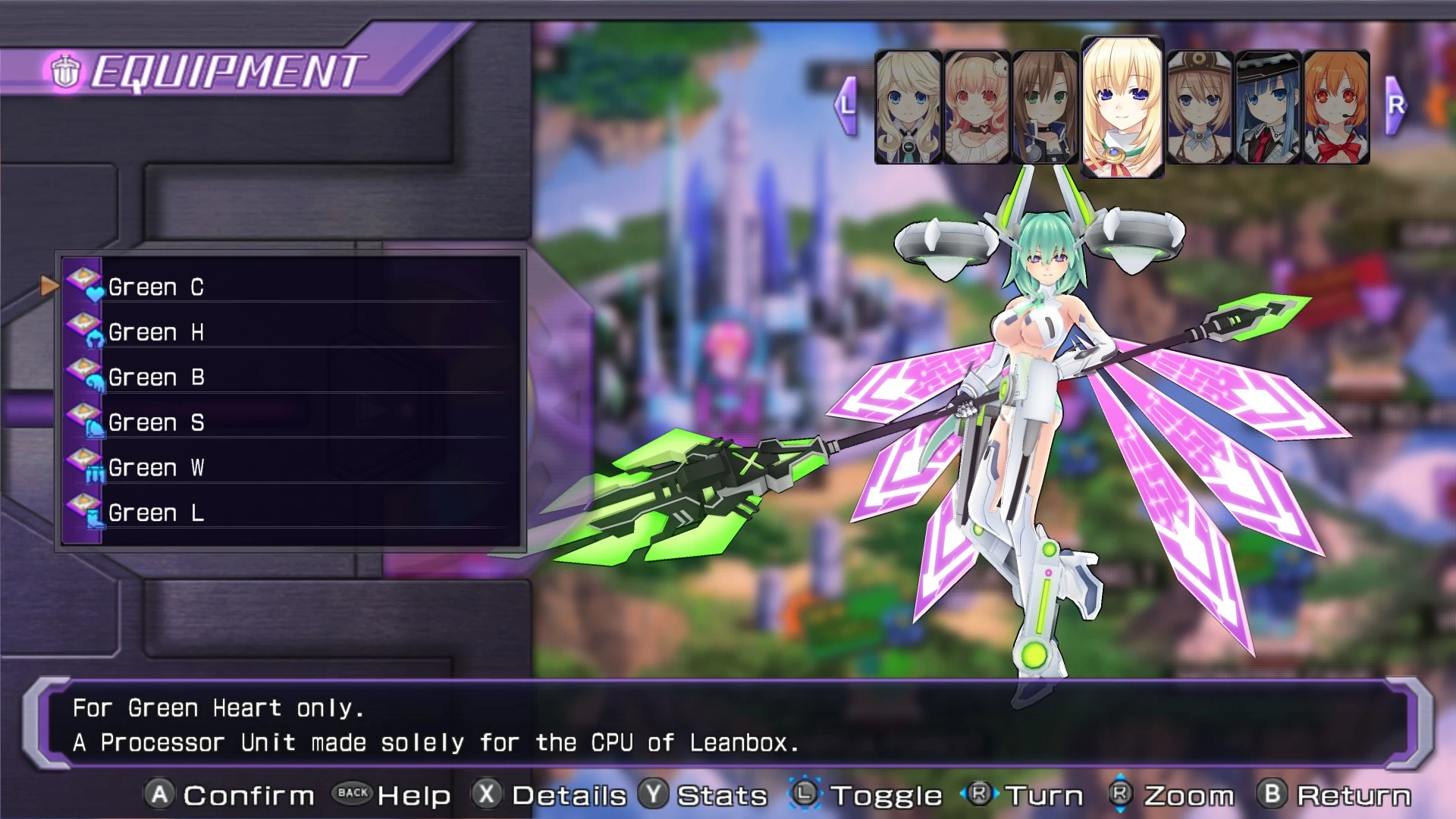
Task: Click the Y Stats icon
Action: pyautogui.click(x=654, y=795)
